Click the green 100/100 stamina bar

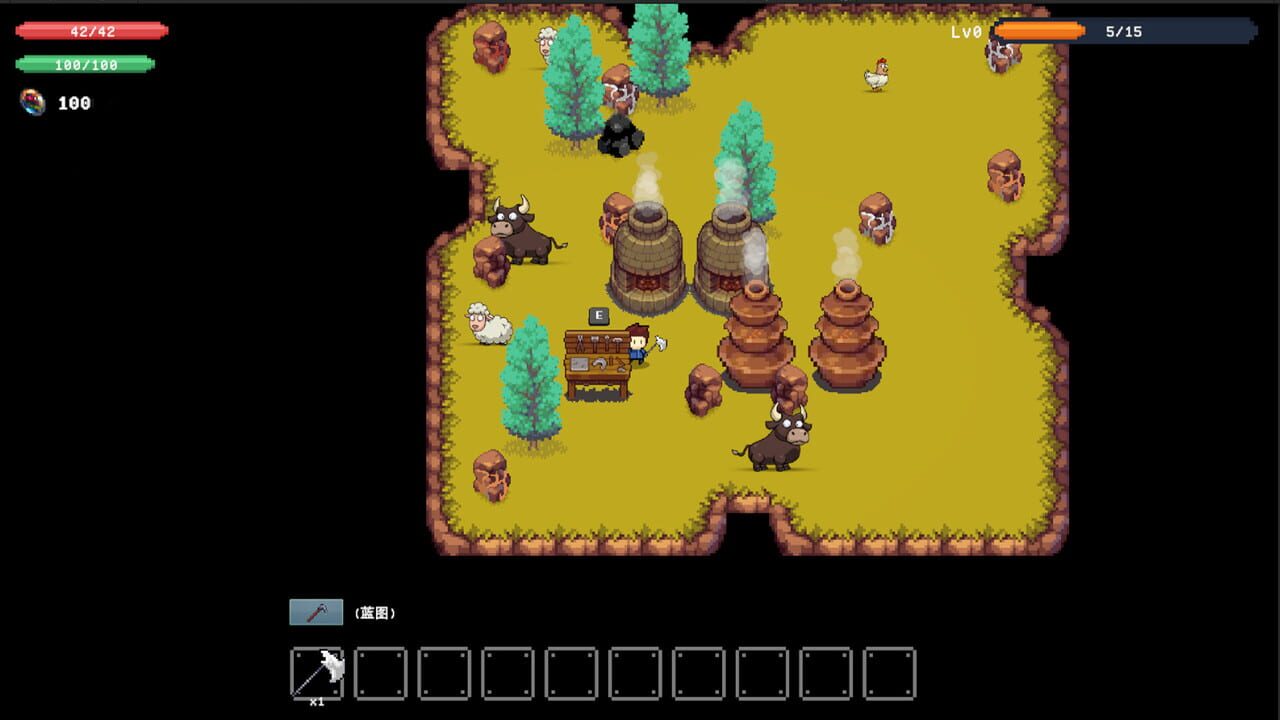pyautogui.click(x=86, y=64)
